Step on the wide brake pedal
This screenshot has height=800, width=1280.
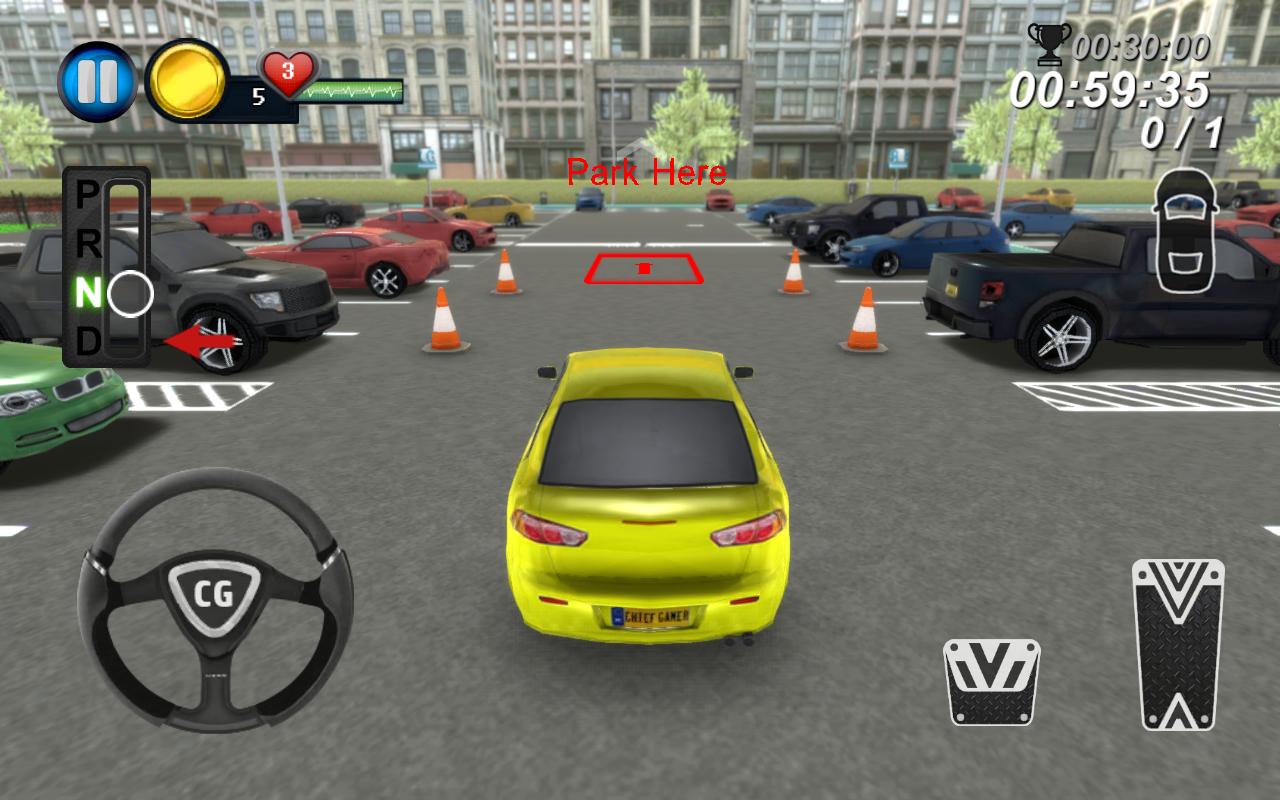coord(991,681)
